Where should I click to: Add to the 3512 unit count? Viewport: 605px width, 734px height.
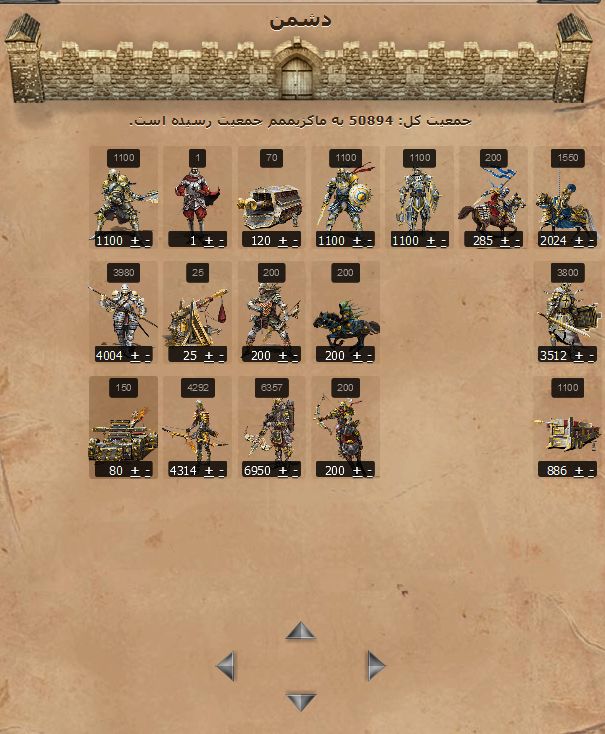tap(579, 356)
